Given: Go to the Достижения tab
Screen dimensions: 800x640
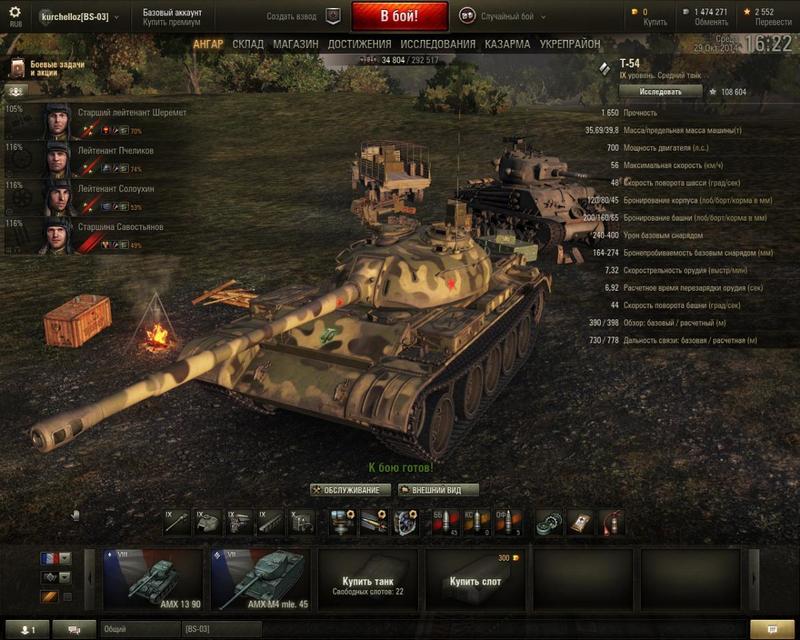Looking at the screenshot, I should pyautogui.click(x=359, y=45).
